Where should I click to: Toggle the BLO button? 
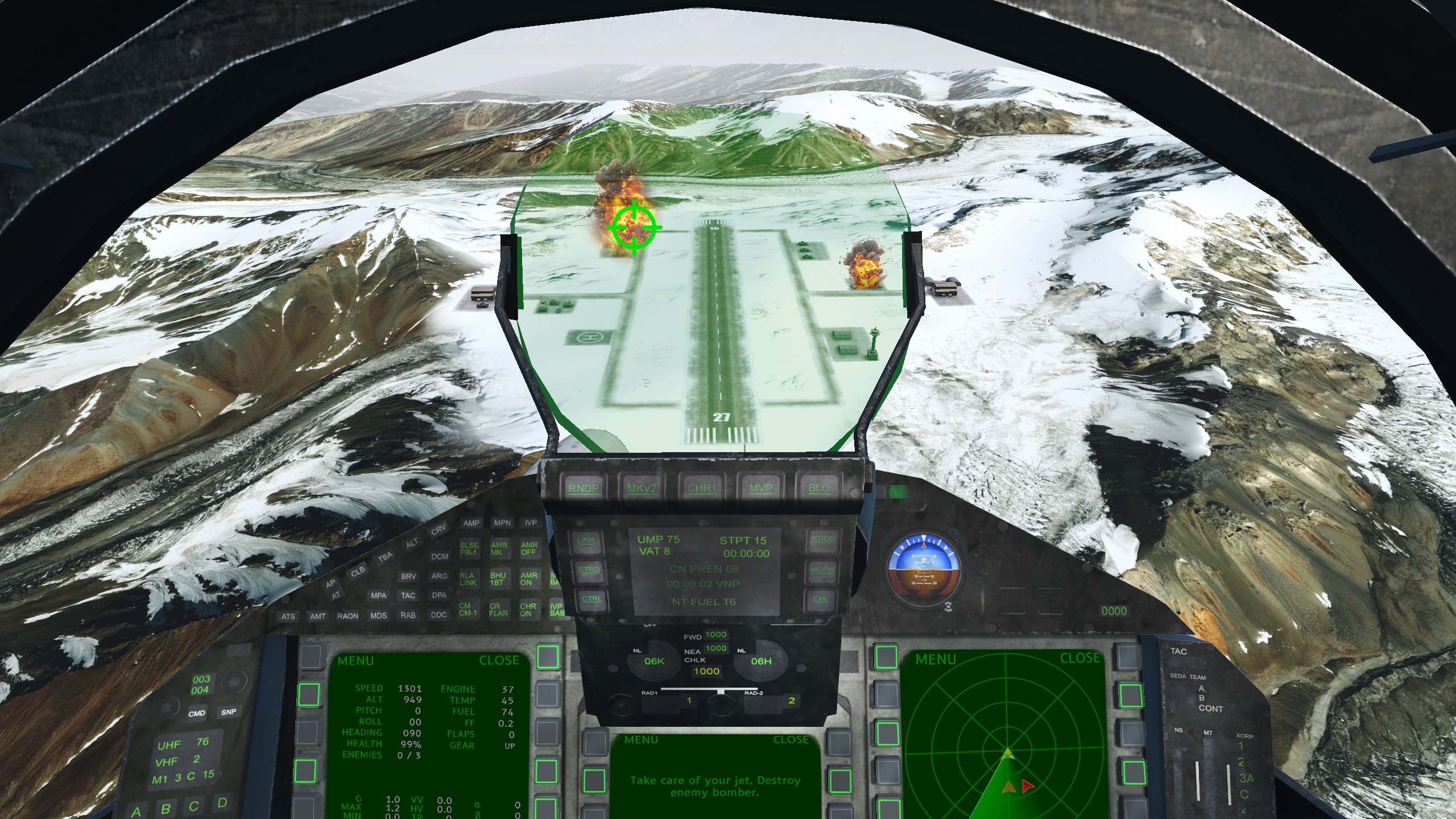click(819, 489)
